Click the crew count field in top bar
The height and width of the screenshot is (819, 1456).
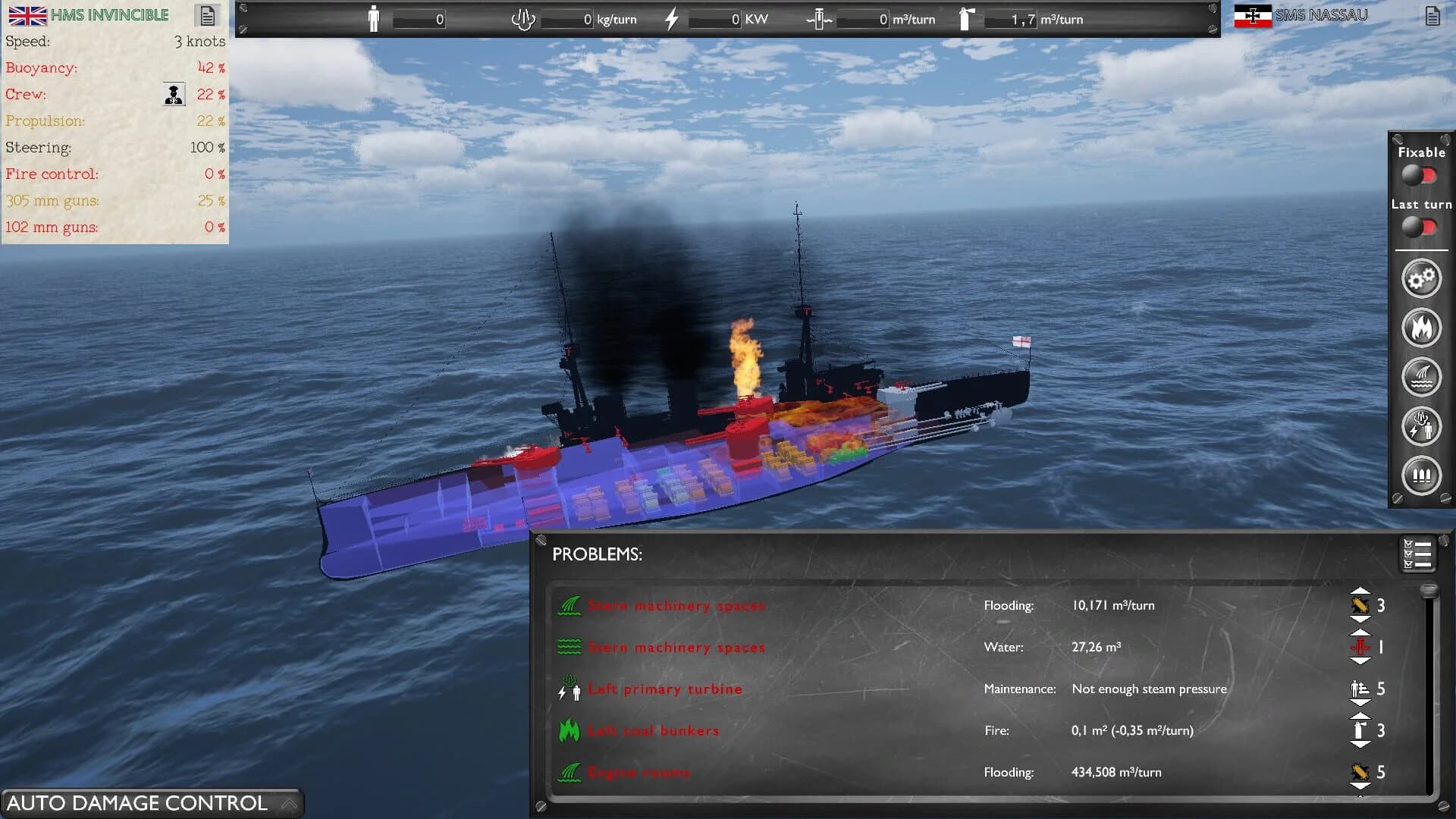(x=419, y=20)
